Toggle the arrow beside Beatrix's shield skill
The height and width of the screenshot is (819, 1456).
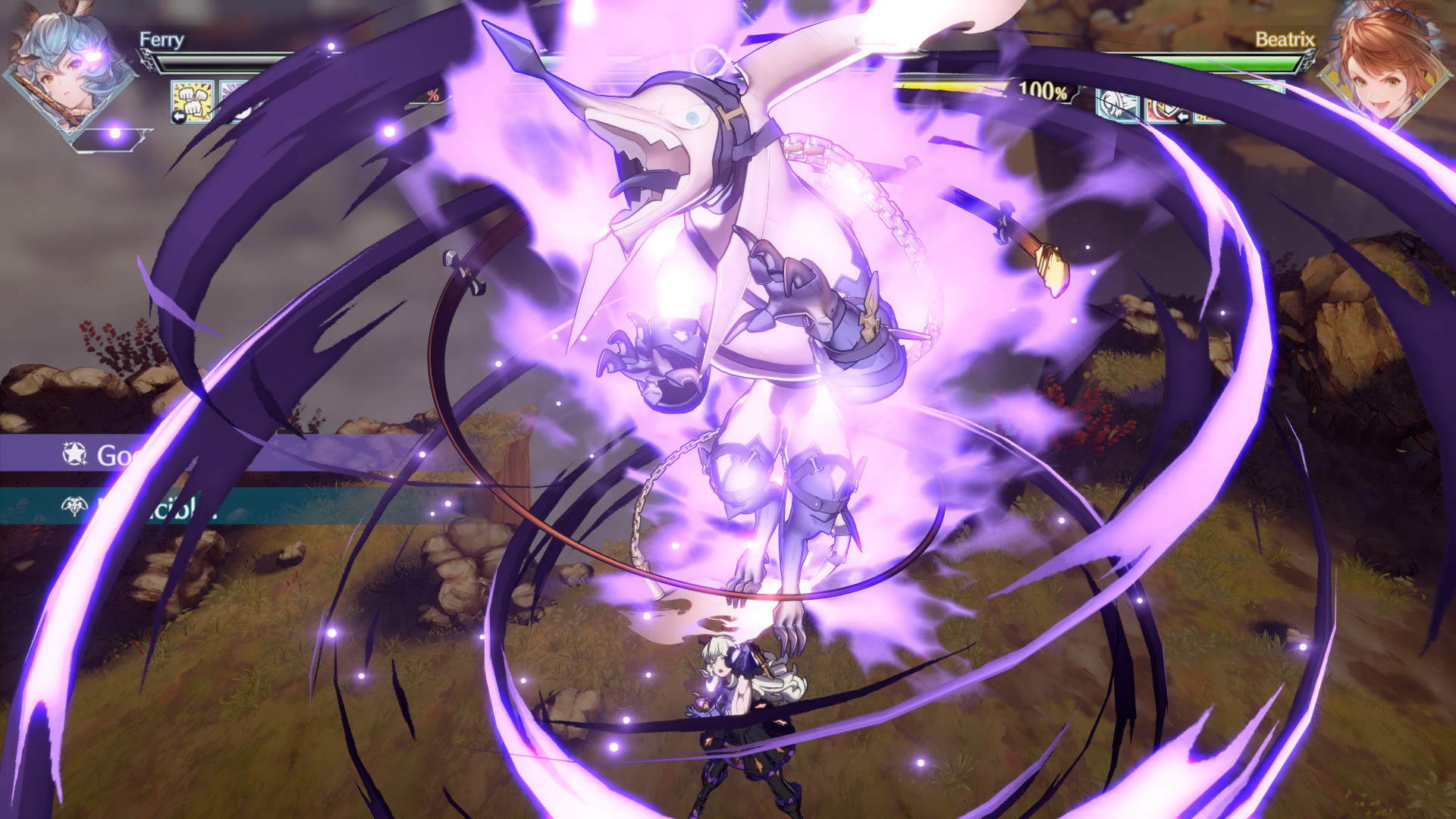(x=1183, y=116)
